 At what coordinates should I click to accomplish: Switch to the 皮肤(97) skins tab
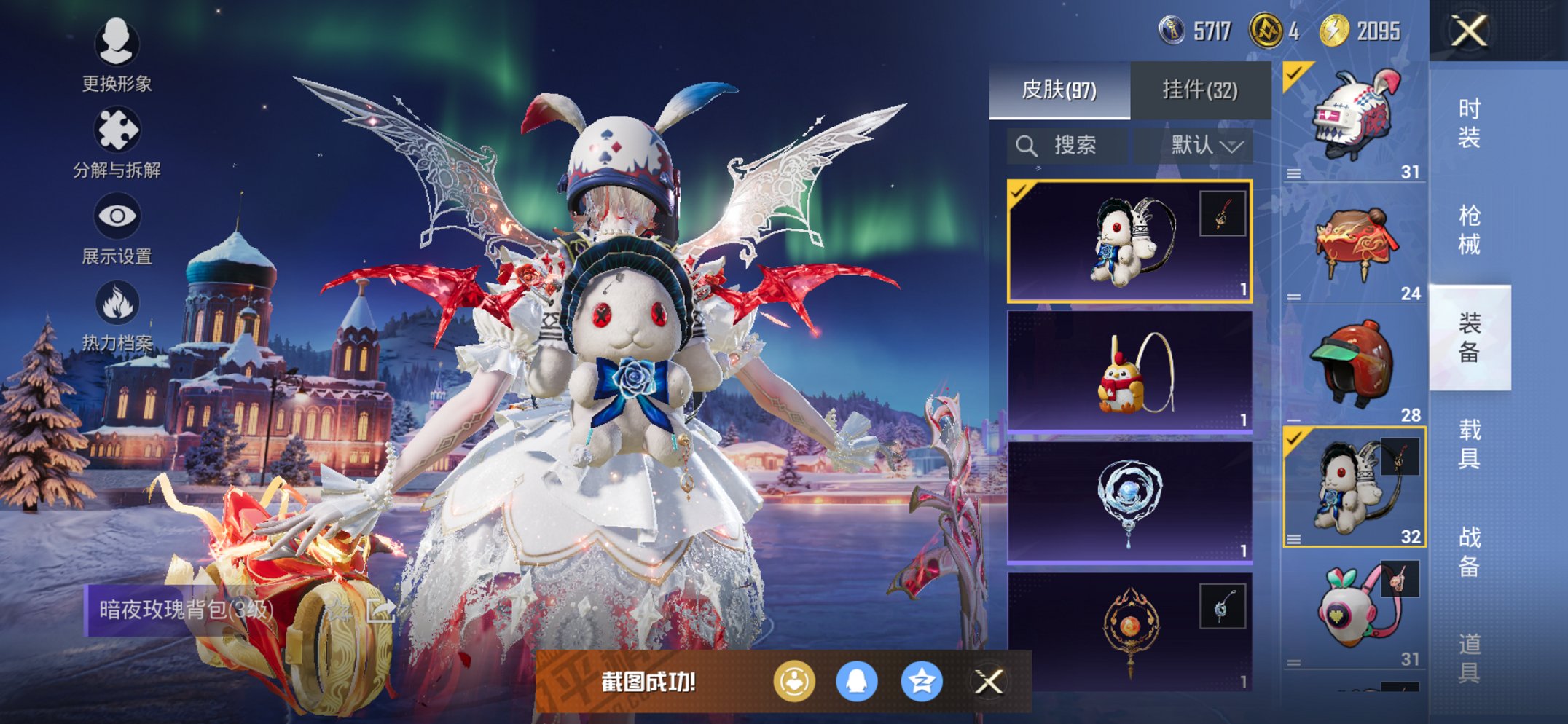click(1059, 90)
